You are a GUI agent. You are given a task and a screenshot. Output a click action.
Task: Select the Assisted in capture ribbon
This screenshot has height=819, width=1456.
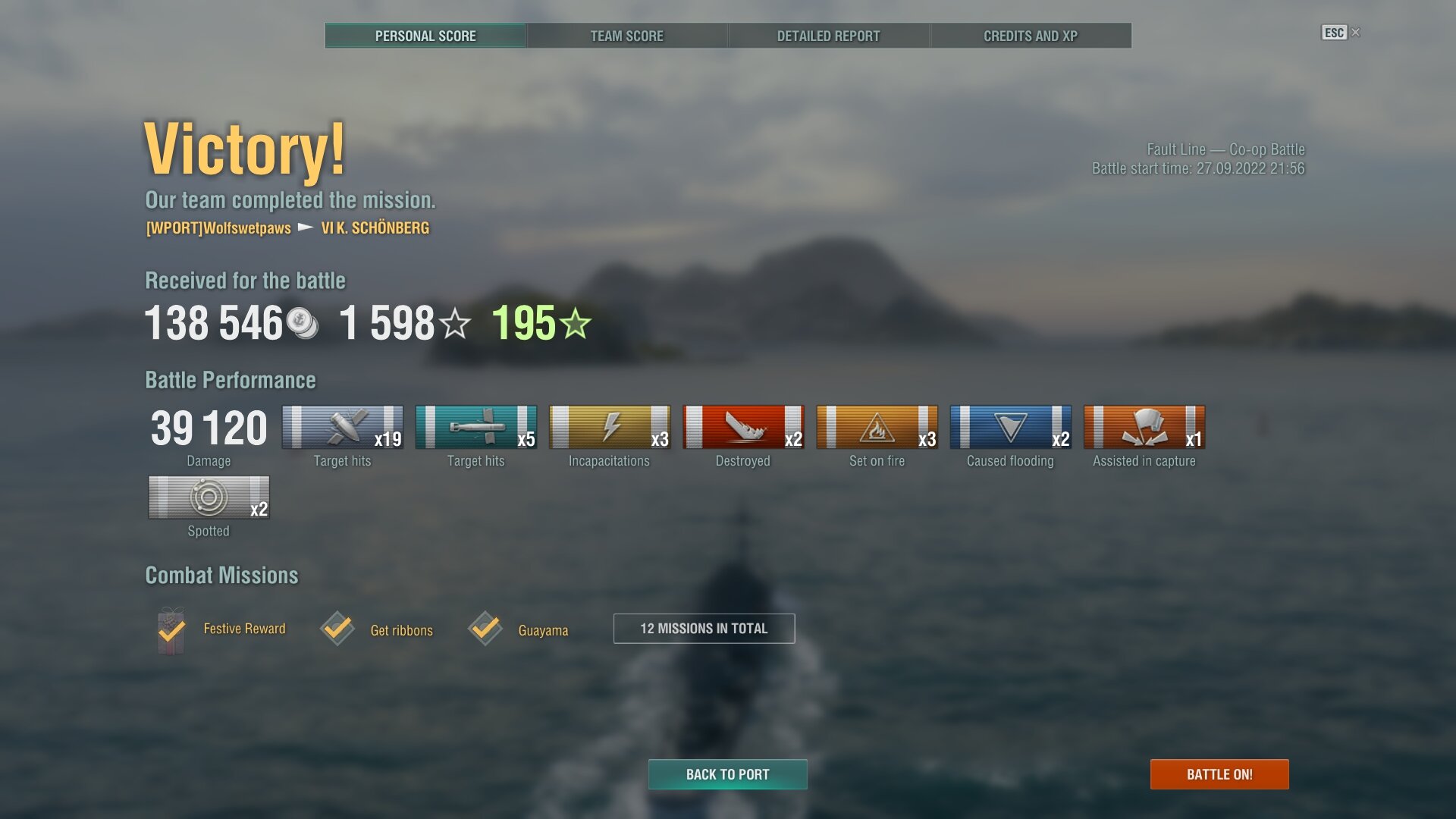point(1144,428)
